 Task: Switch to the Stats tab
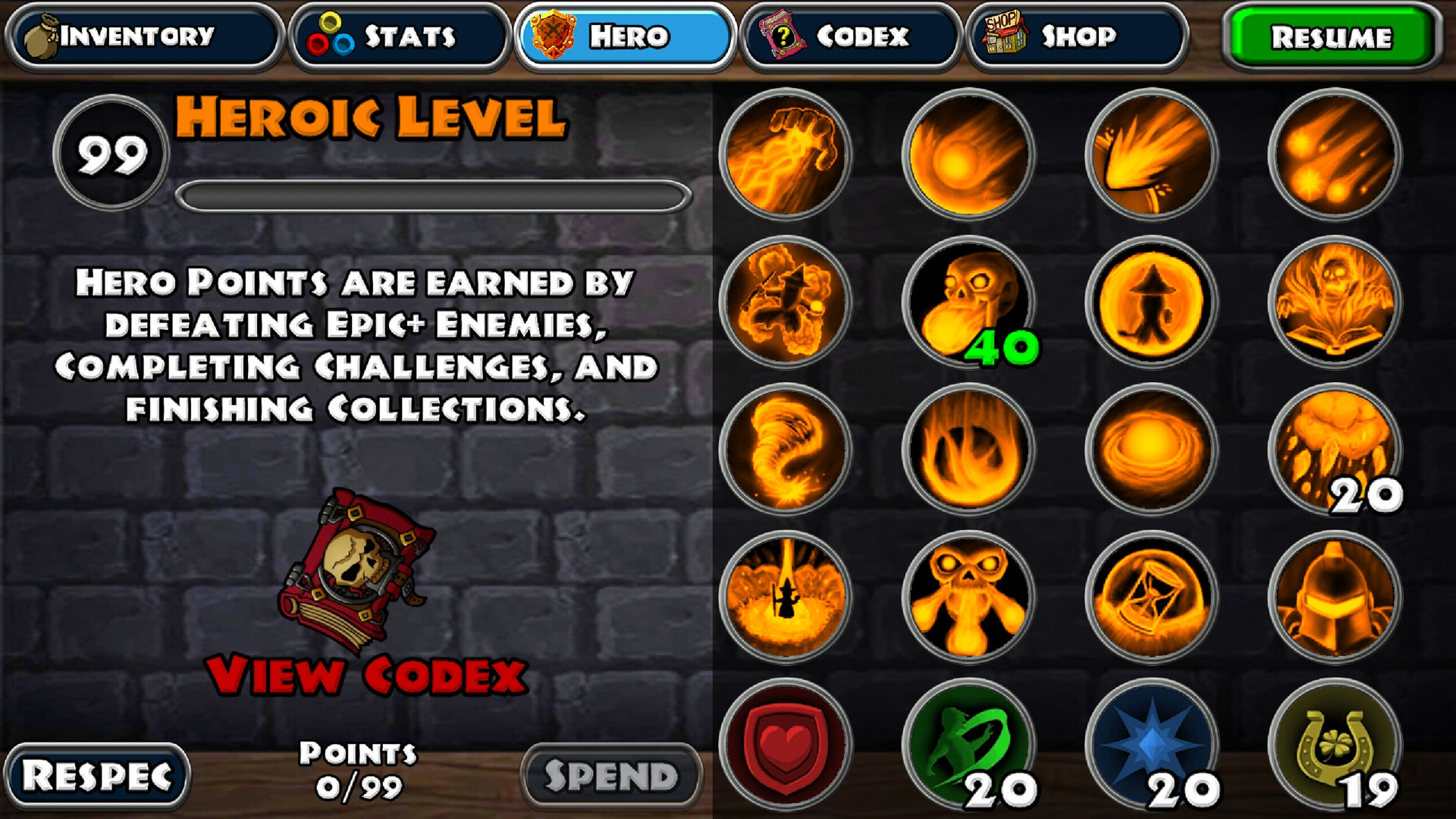(400, 36)
